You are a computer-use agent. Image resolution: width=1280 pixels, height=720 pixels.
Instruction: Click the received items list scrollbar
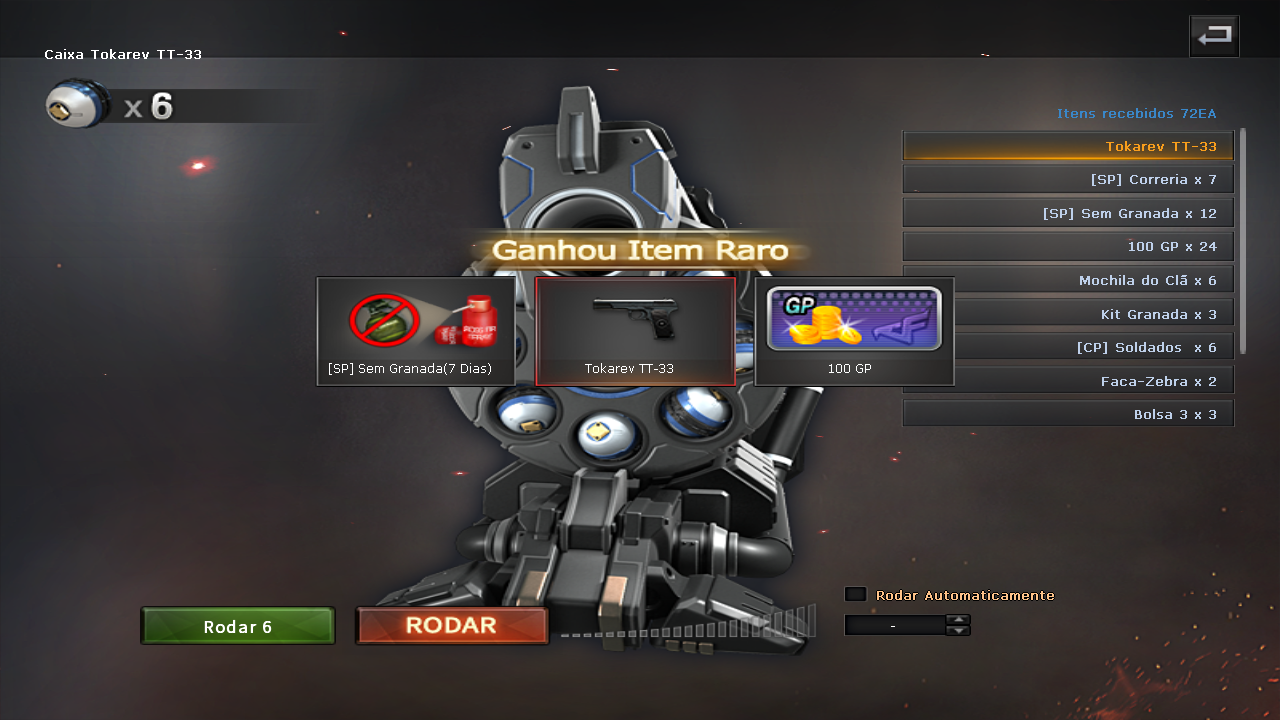point(1243,240)
